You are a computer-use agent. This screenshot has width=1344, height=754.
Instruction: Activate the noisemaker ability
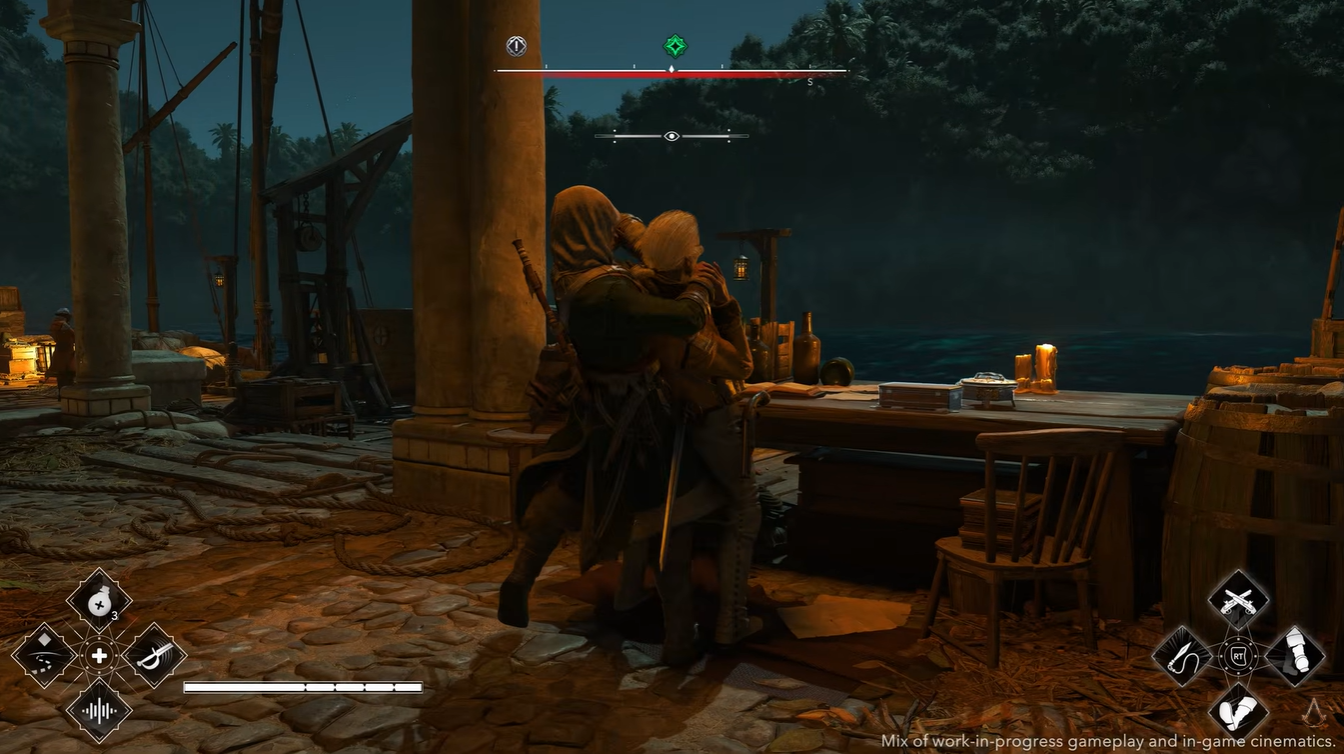tap(98, 712)
